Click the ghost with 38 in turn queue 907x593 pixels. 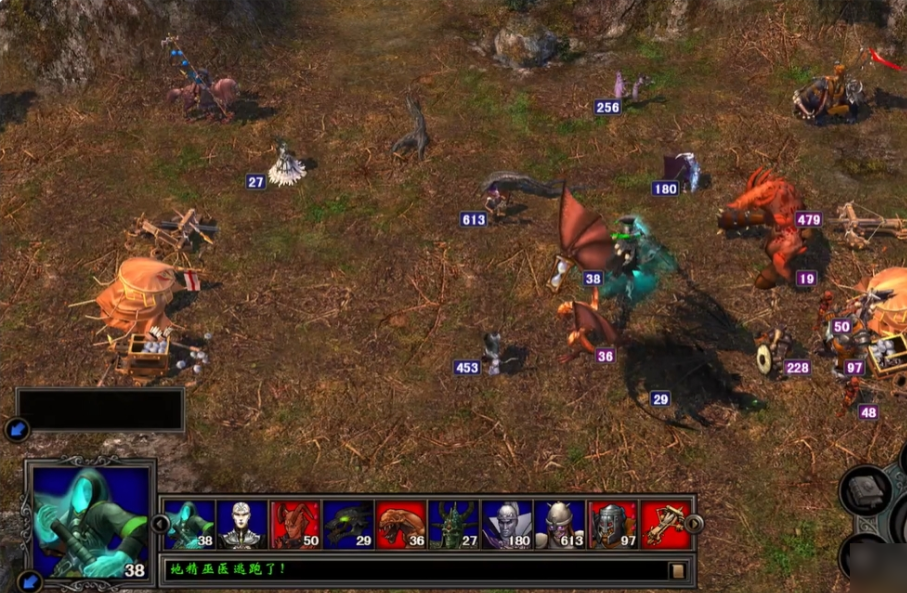click(x=190, y=525)
